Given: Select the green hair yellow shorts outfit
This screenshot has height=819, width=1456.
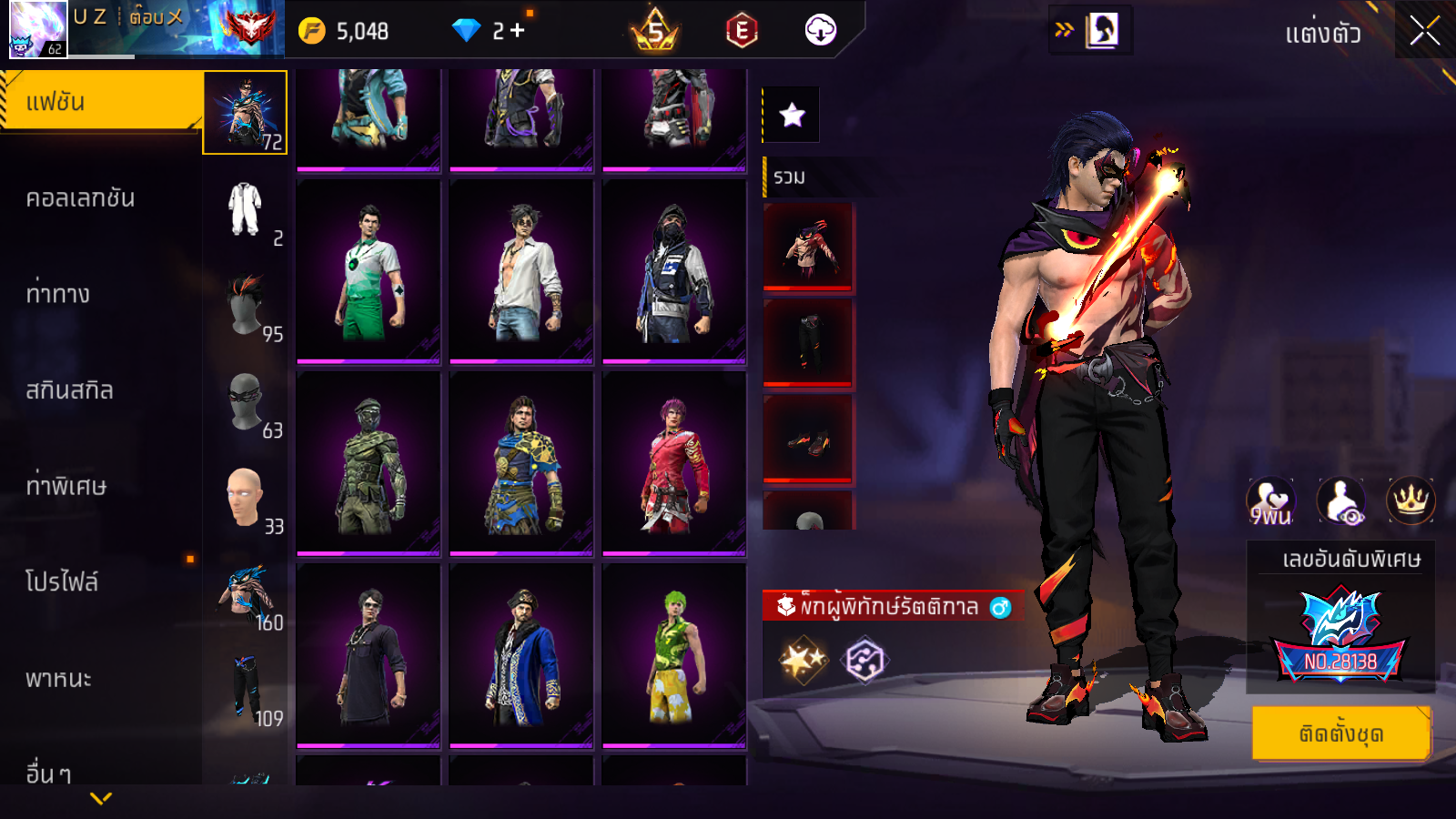Looking at the screenshot, I should click(674, 655).
